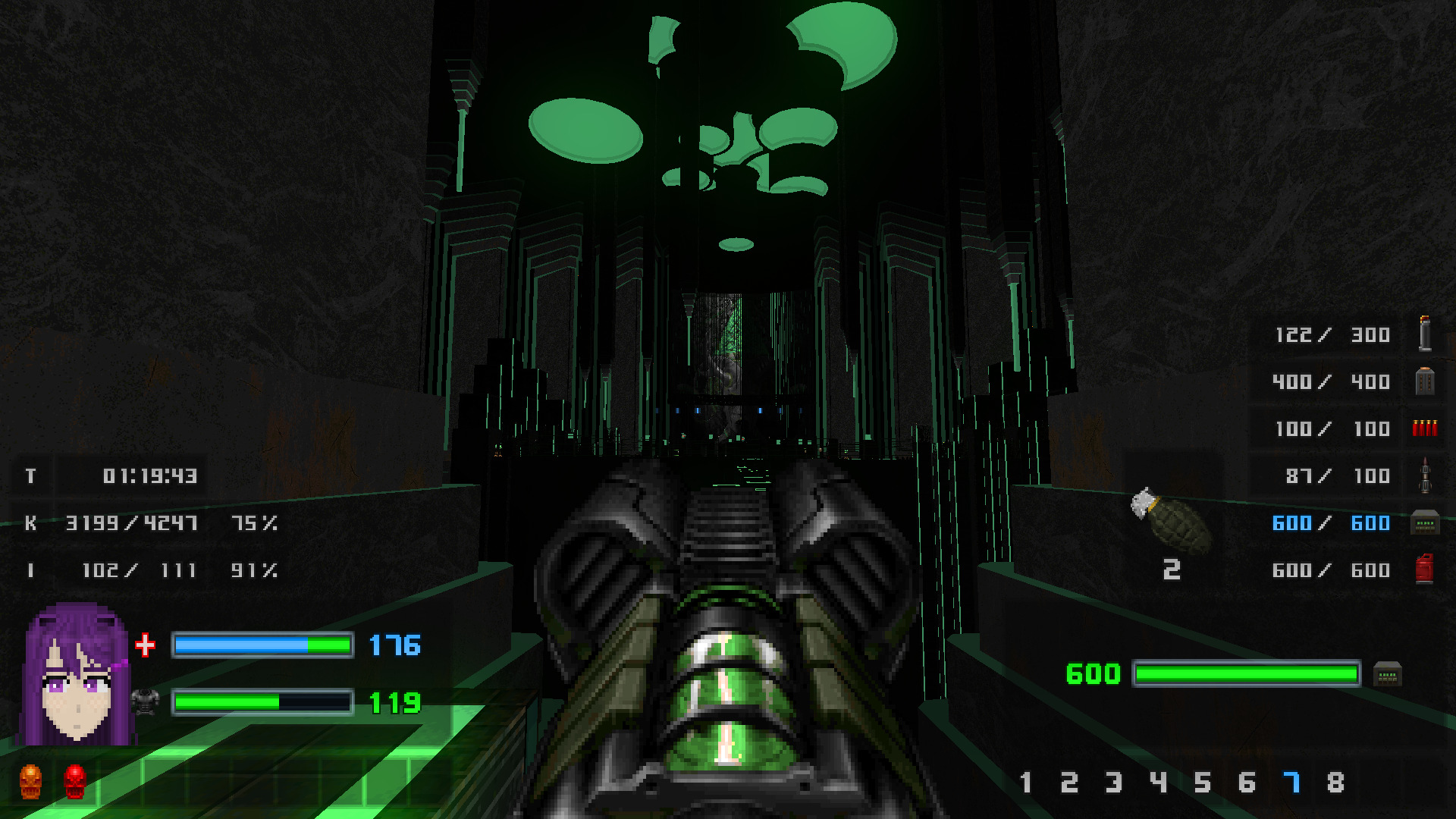Select weapon slot number 4
This screenshot has width=1456, height=819.
pos(1158,783)
